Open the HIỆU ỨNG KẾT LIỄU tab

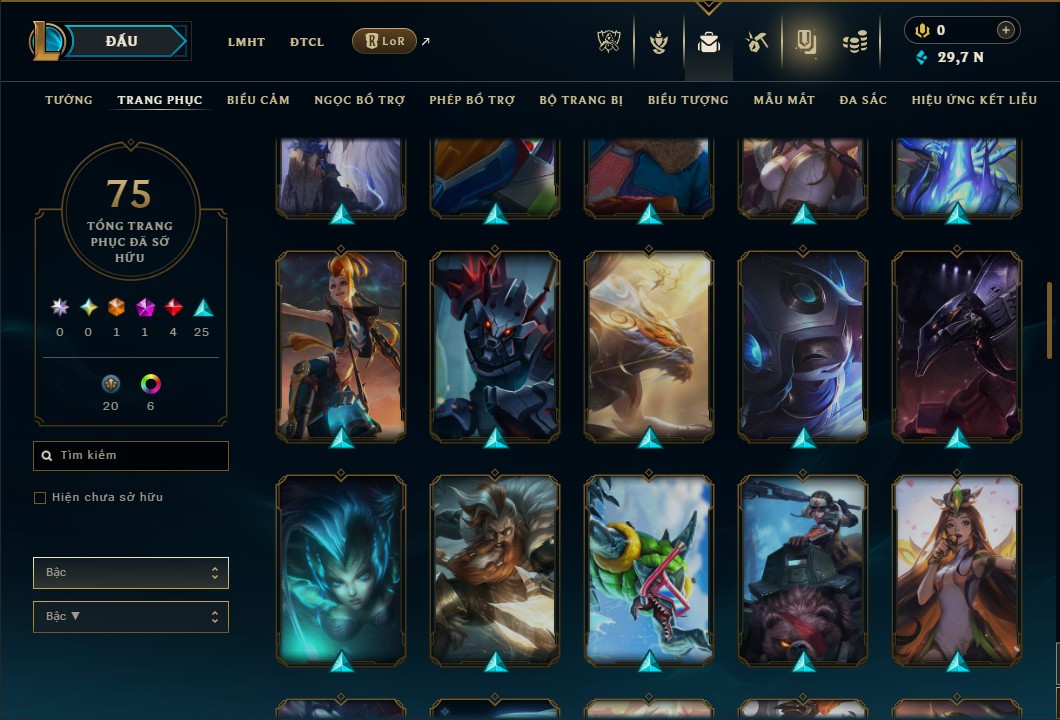[x=974, y=100]
